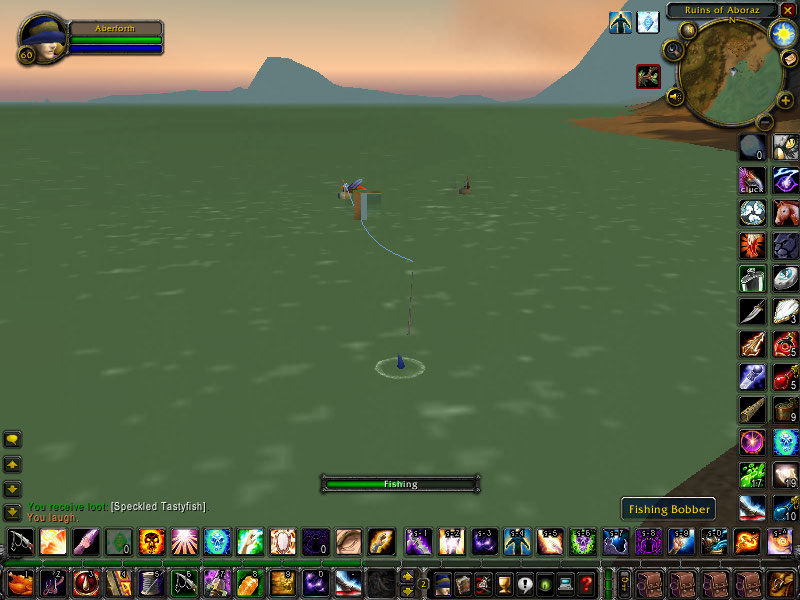This screenshot has width=800, height=600.
Task: Select the flaming skull ability icon
Action: pyautogui.click(x=152, y=542)
